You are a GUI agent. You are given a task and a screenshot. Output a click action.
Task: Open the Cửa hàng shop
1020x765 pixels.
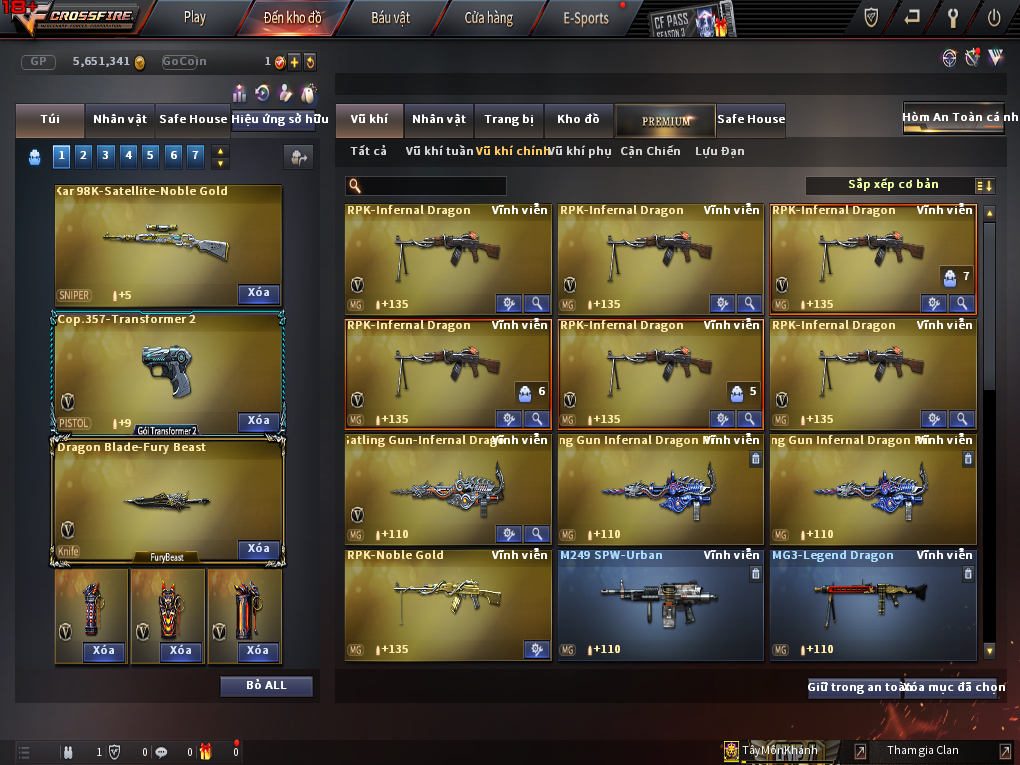[x=488, y=18]
